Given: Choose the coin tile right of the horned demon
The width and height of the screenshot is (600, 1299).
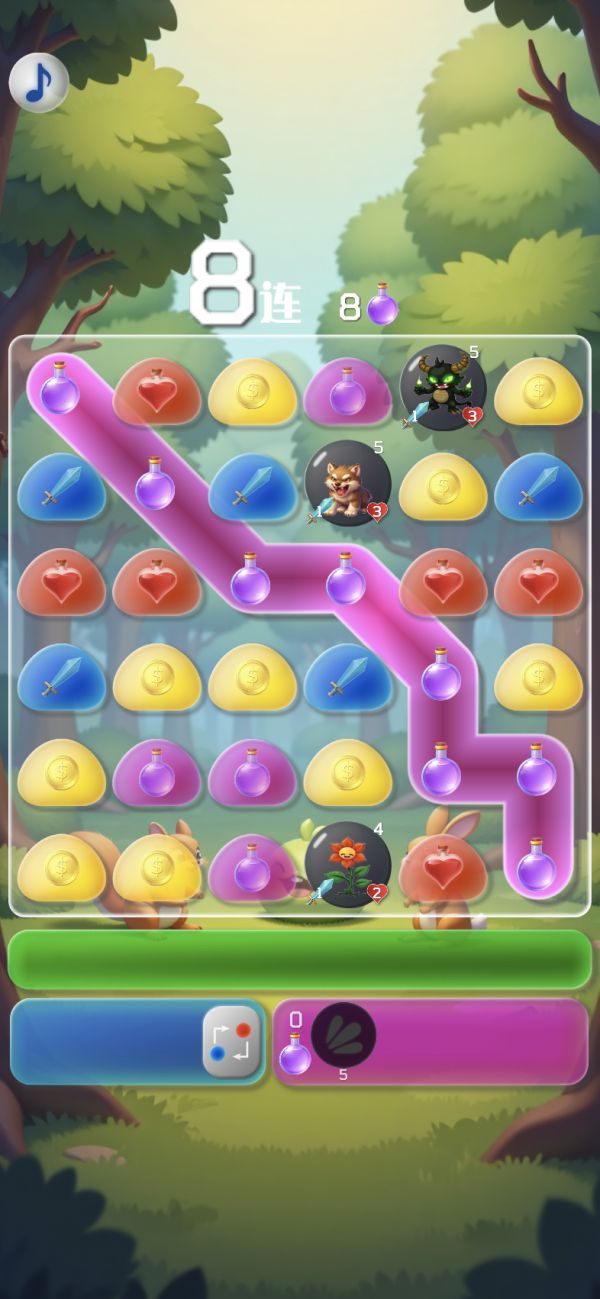Looking at the screenshot, I should pyautogui.click(x=538, y=390).
